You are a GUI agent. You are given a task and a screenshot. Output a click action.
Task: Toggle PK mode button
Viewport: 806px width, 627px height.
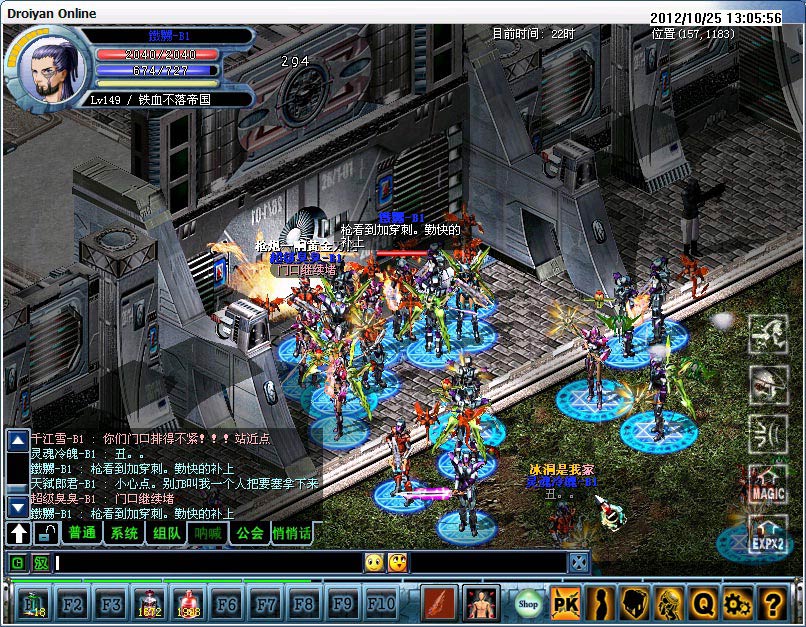pos(564,603)
